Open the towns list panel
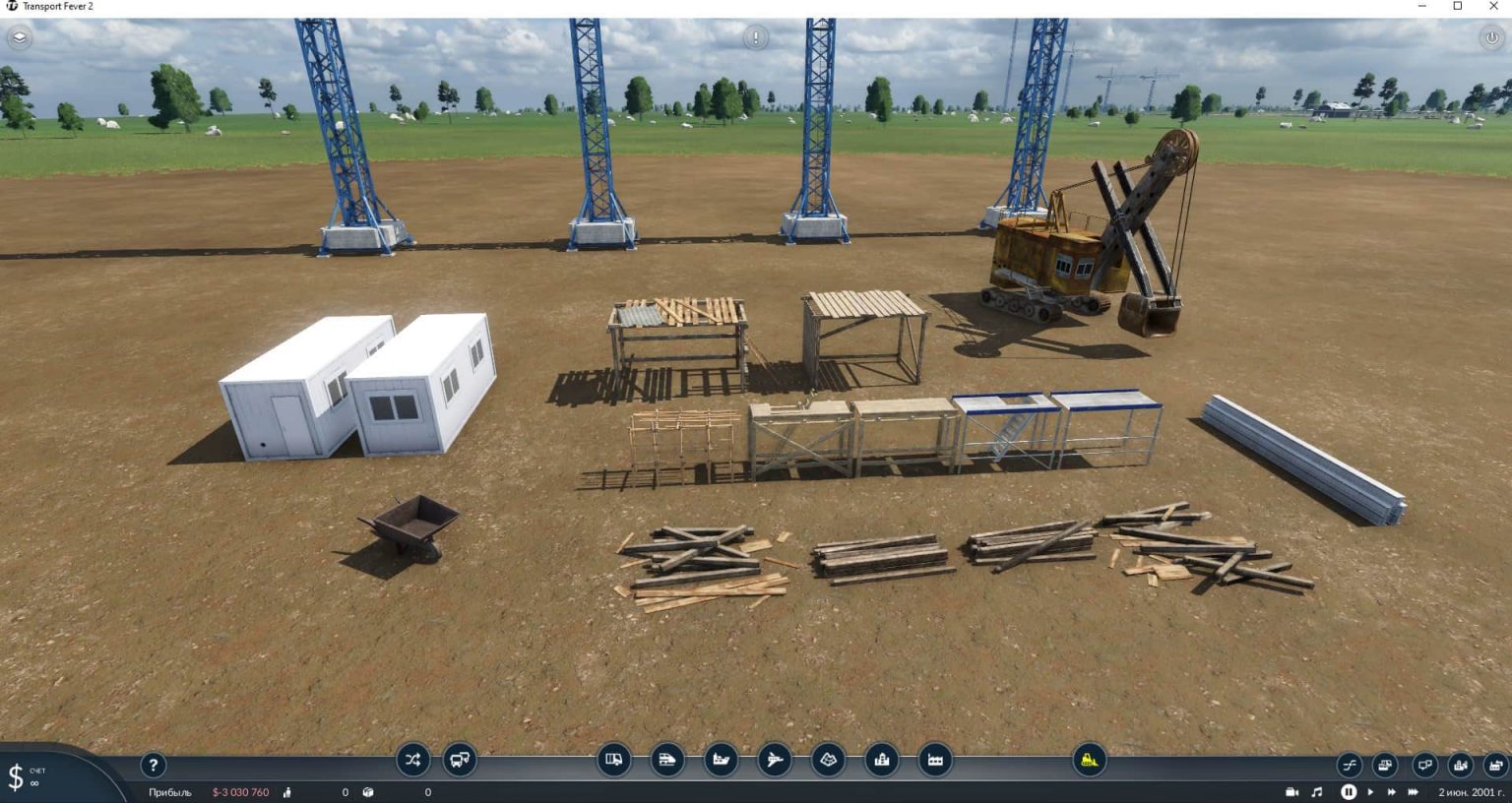The width and height of the screenshot is (1512, 803). (x=1462, y=765)
